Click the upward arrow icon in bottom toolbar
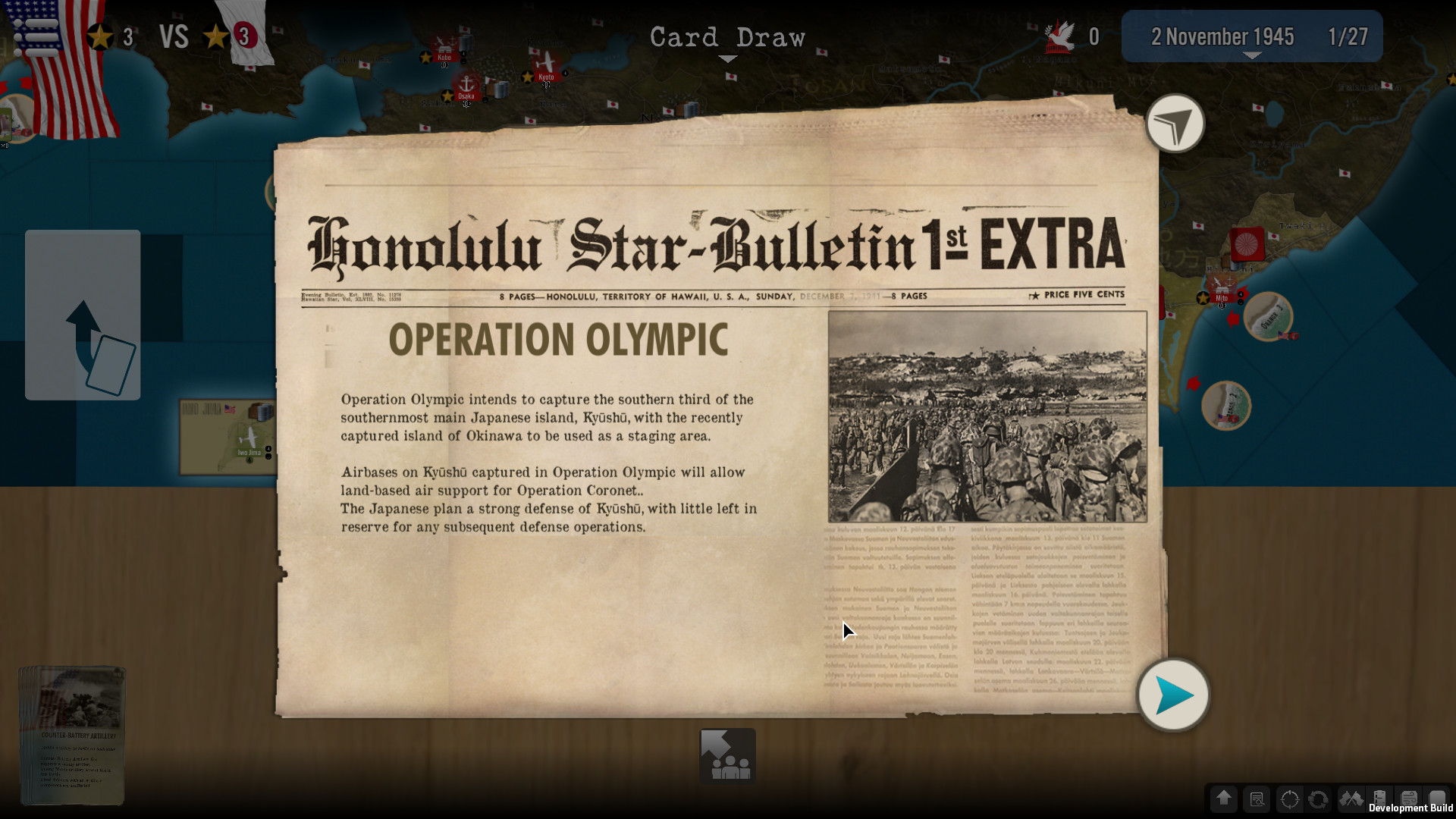1456x819 pixels. (1224, 799)
